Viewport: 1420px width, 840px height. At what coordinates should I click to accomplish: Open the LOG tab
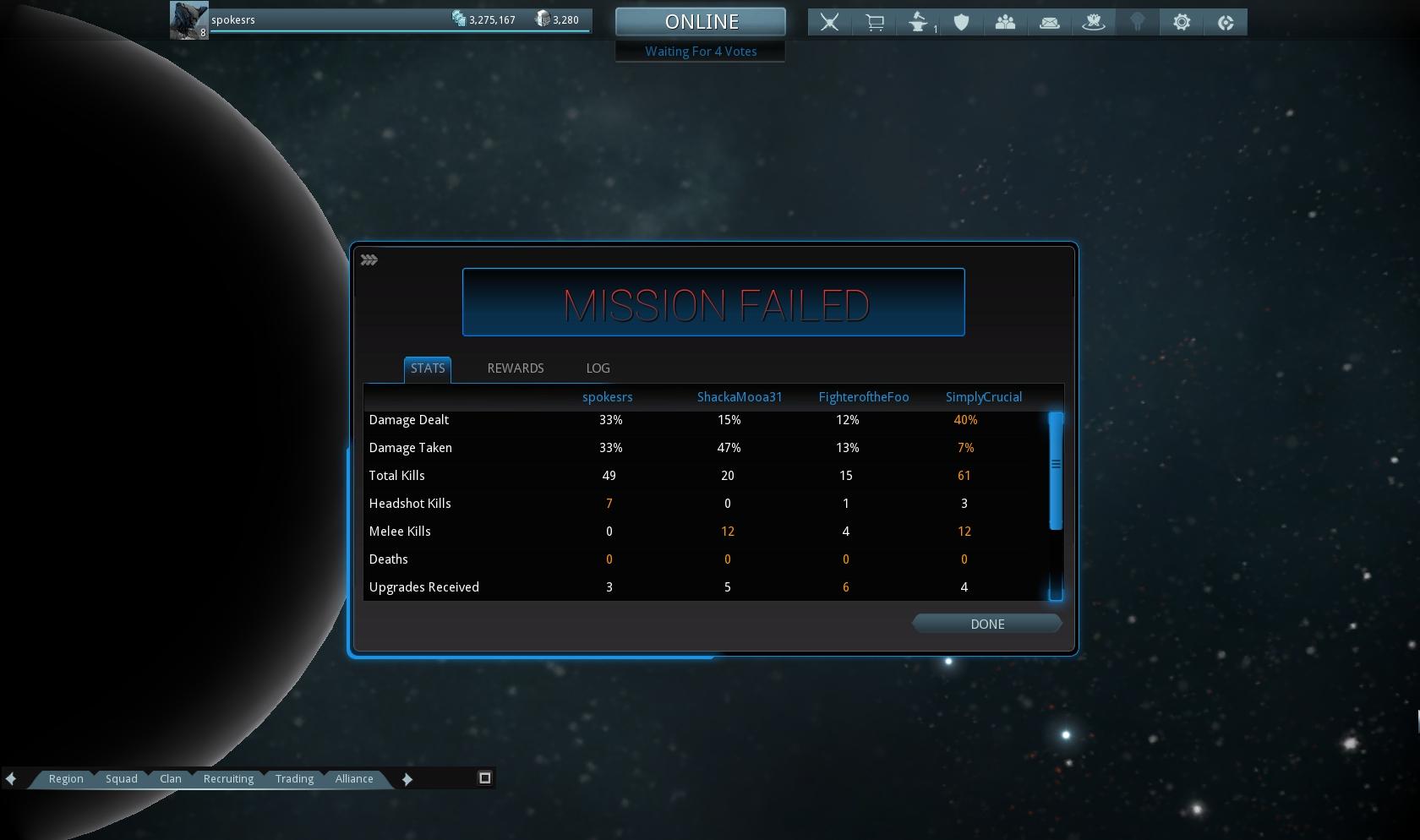598,368
